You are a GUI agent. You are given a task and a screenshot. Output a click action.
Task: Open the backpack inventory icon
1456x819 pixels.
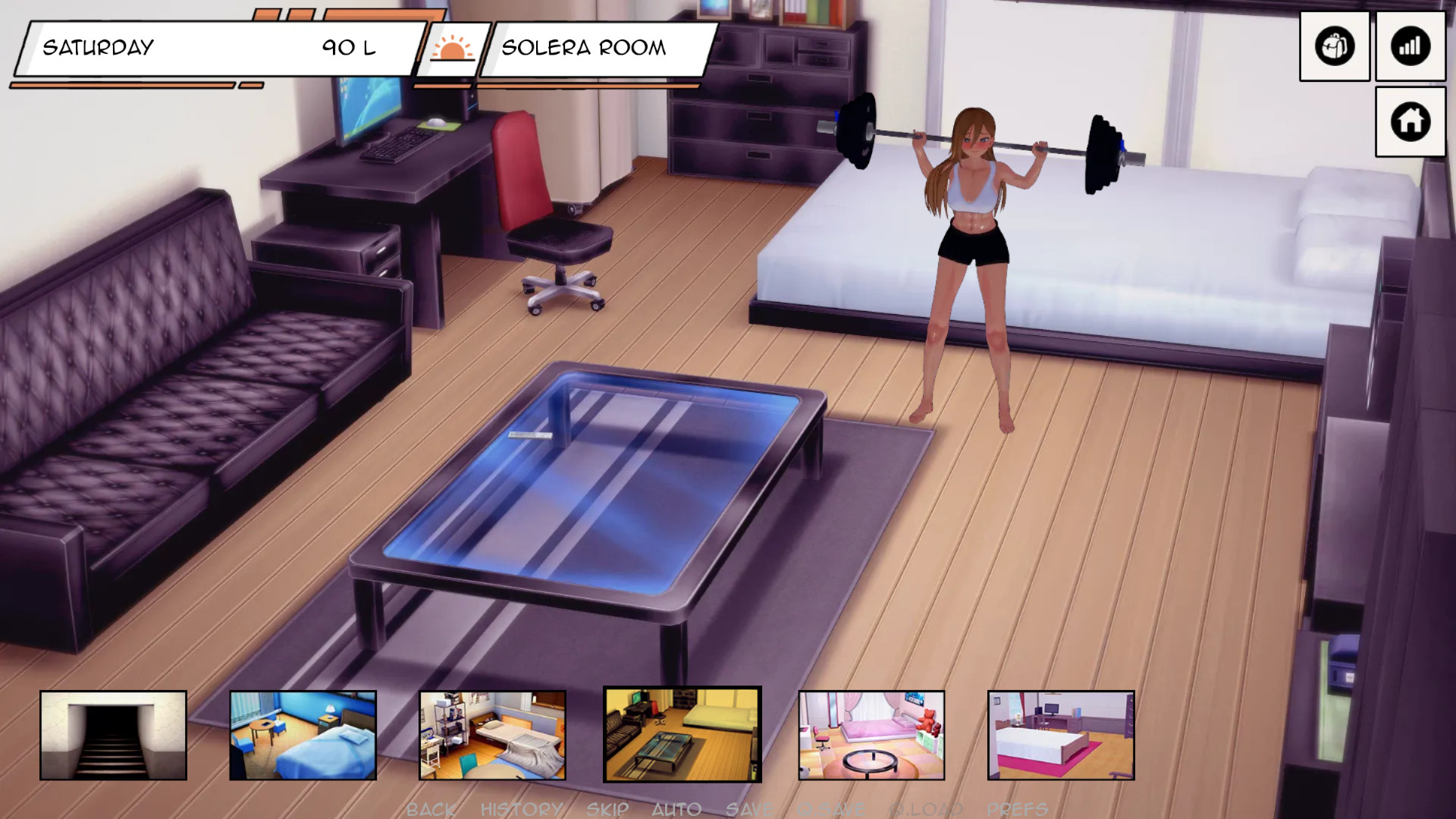(x=1334, y=46)
